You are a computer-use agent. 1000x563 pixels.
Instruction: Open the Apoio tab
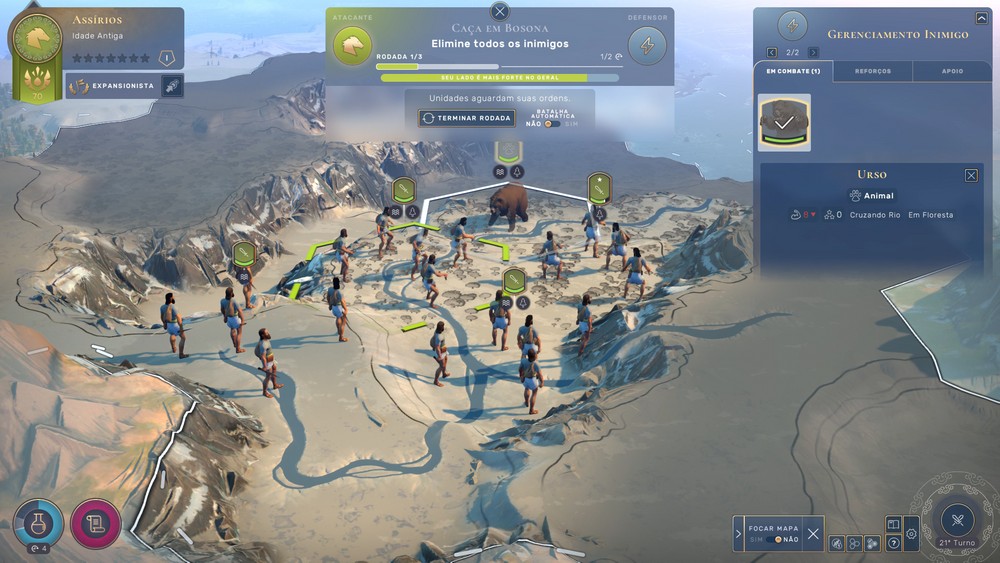[952, 71]
